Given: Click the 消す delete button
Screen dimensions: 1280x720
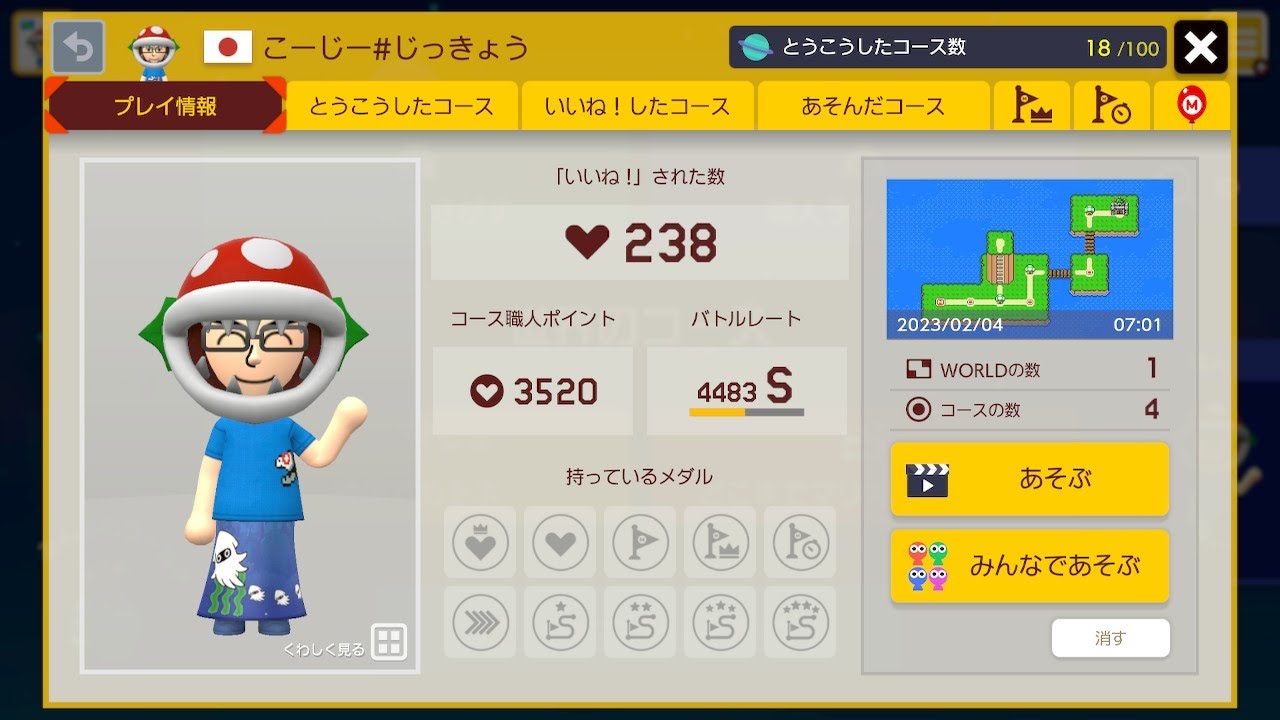Looking at the screenshot, I should pos(1110,636).
